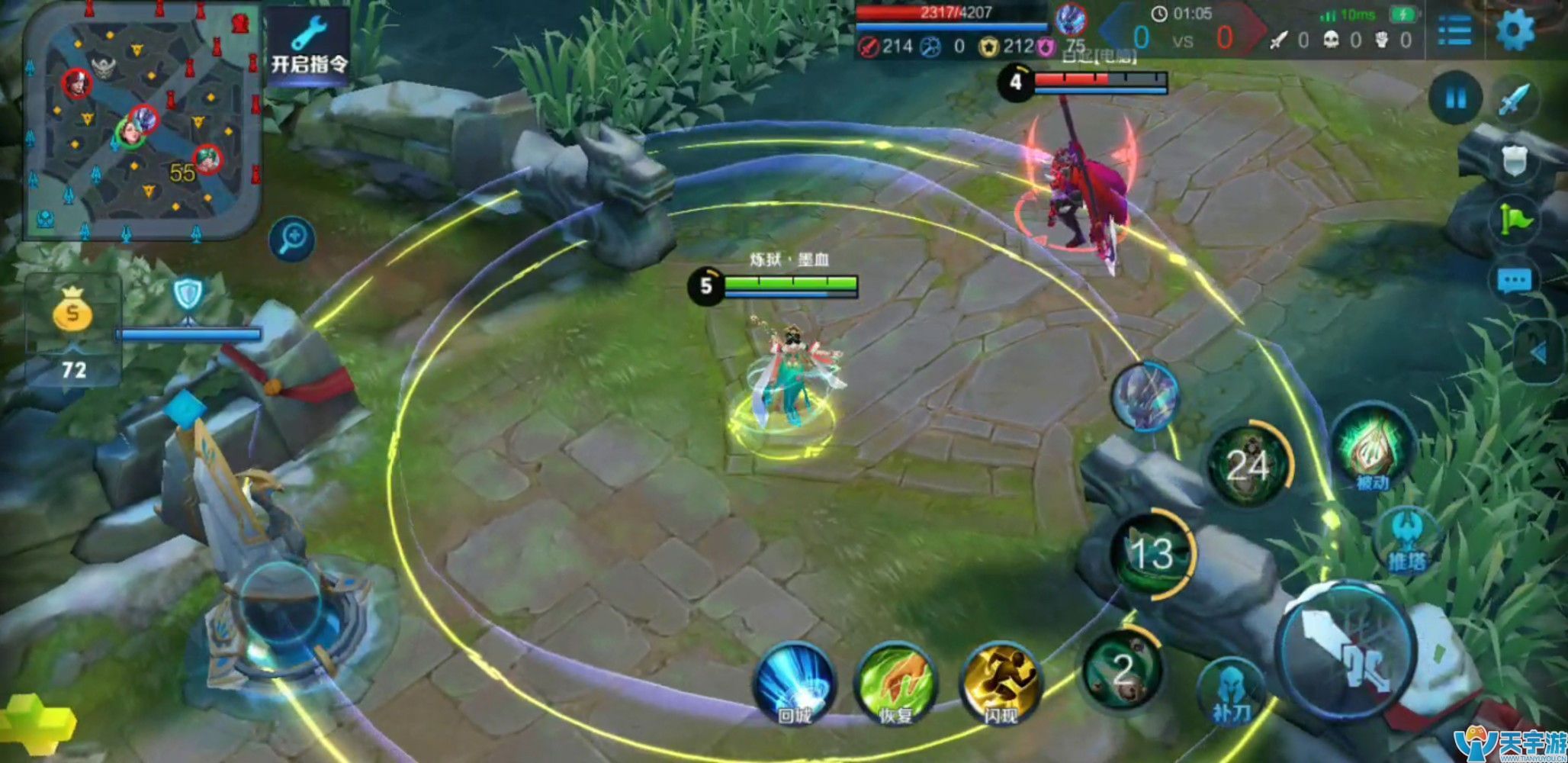Send the green flag signal

click(1515, 220)
